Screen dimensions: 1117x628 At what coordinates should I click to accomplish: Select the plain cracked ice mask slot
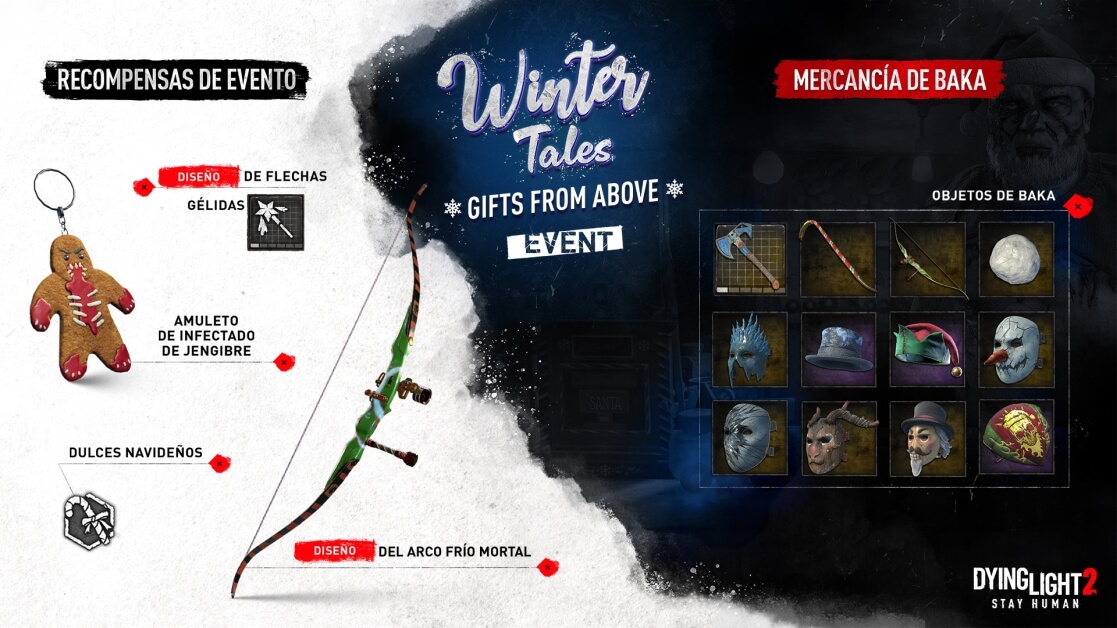point(748,437)
